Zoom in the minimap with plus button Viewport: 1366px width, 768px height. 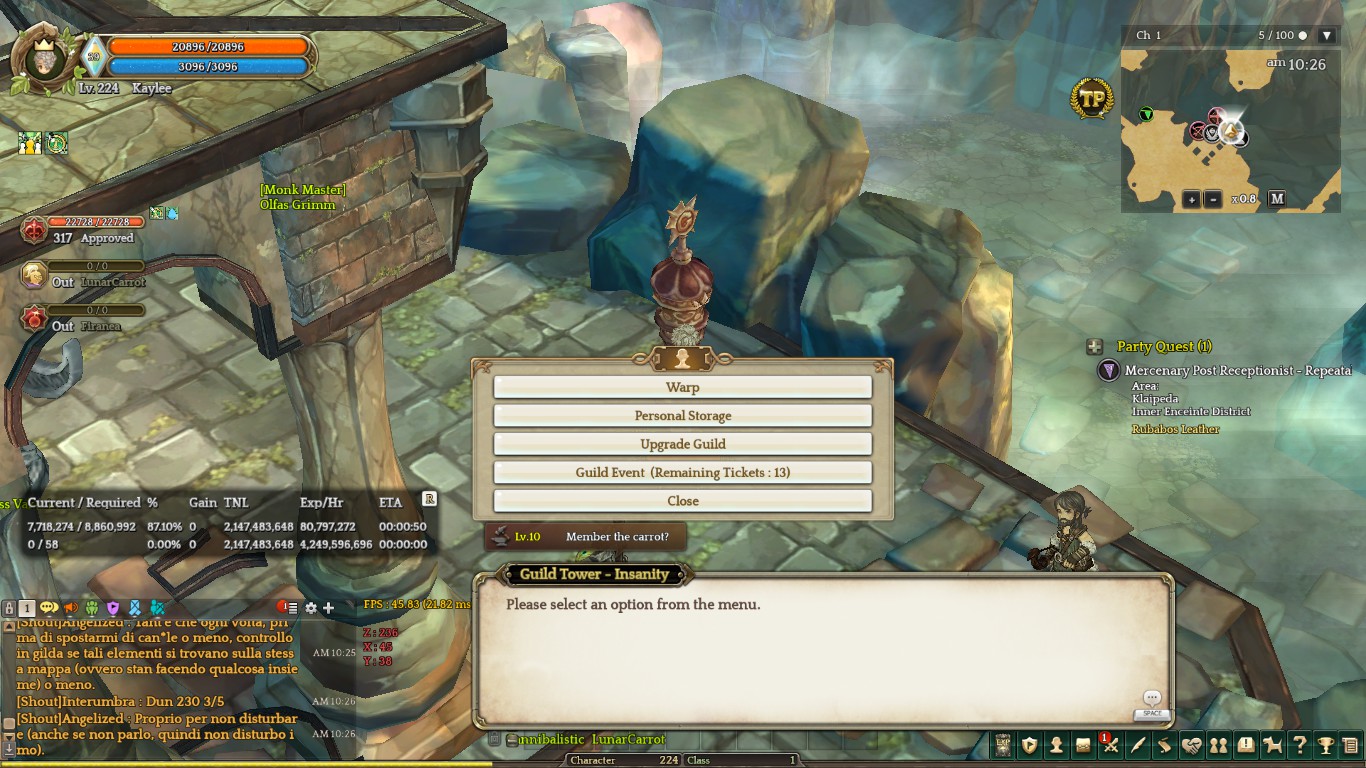click(1191, 199)
